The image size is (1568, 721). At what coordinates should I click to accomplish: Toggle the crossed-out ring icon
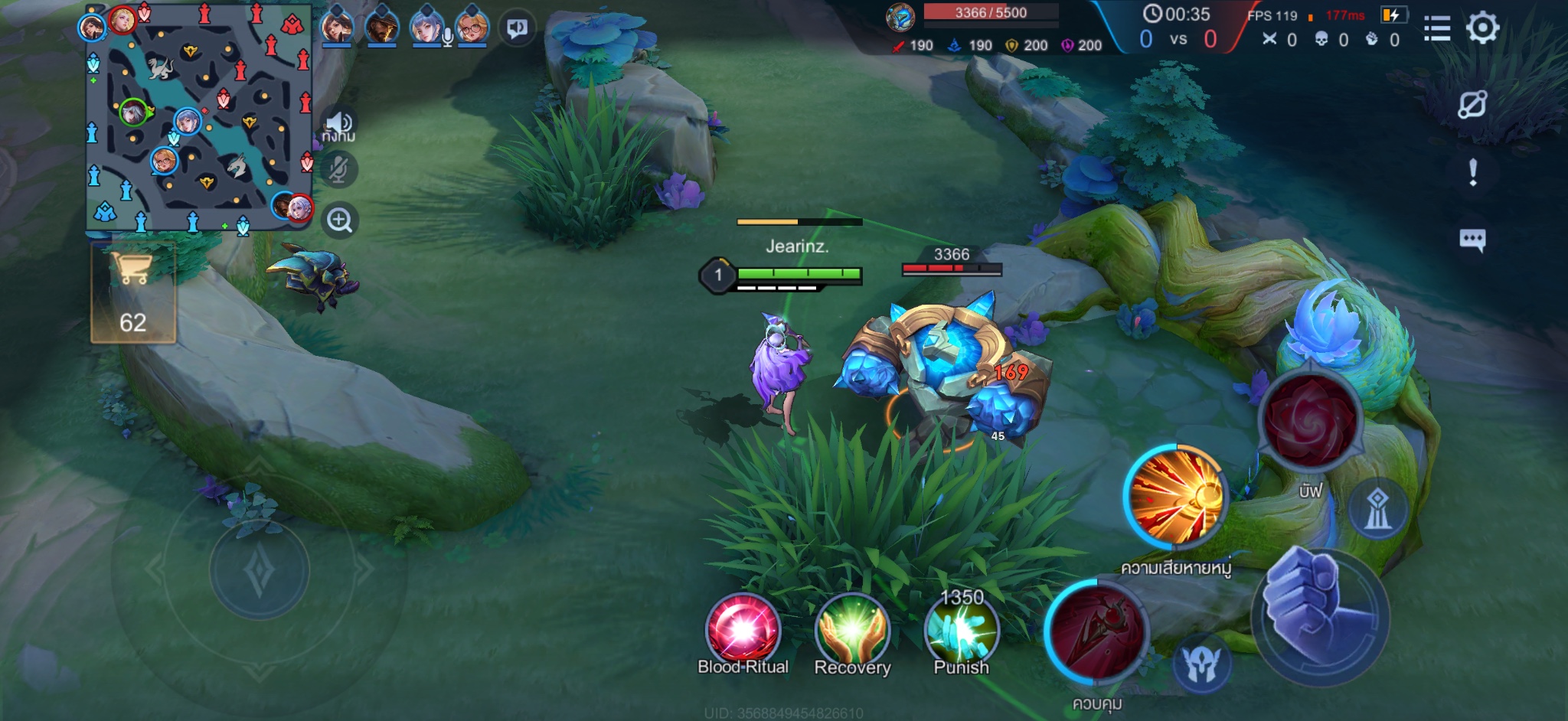point(1472,104)
